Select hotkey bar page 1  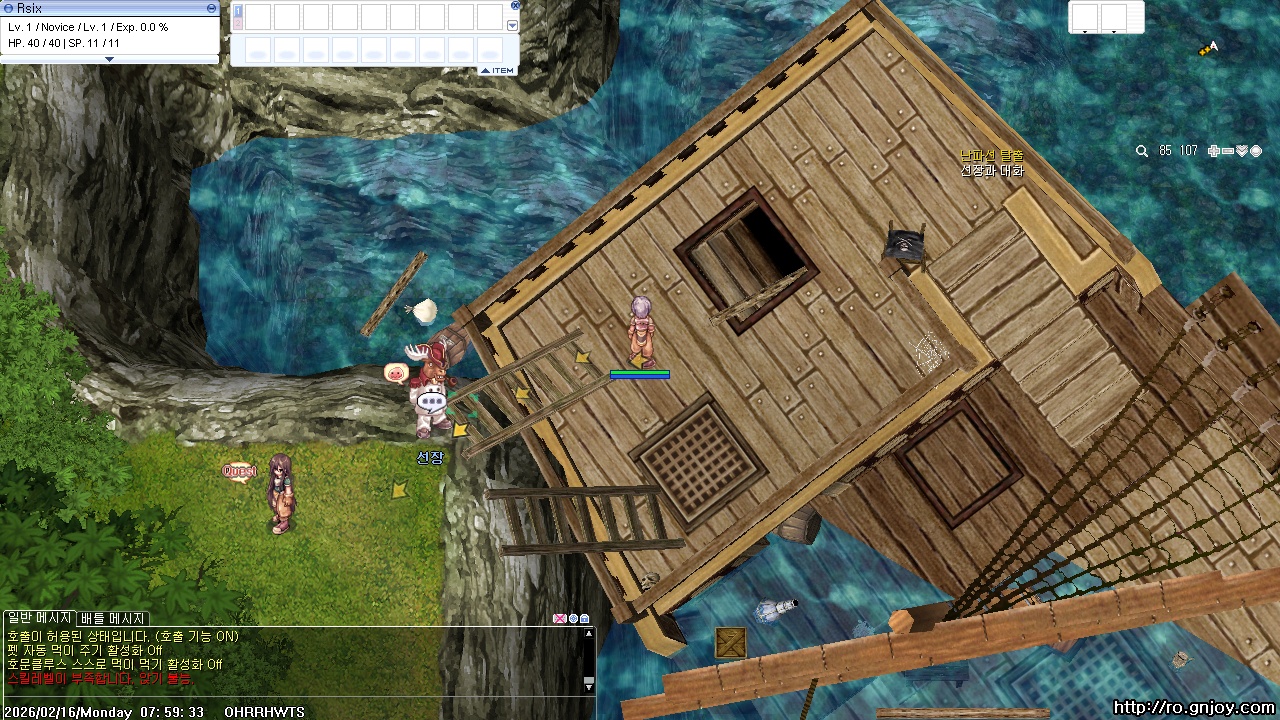(x=238, y=10)
